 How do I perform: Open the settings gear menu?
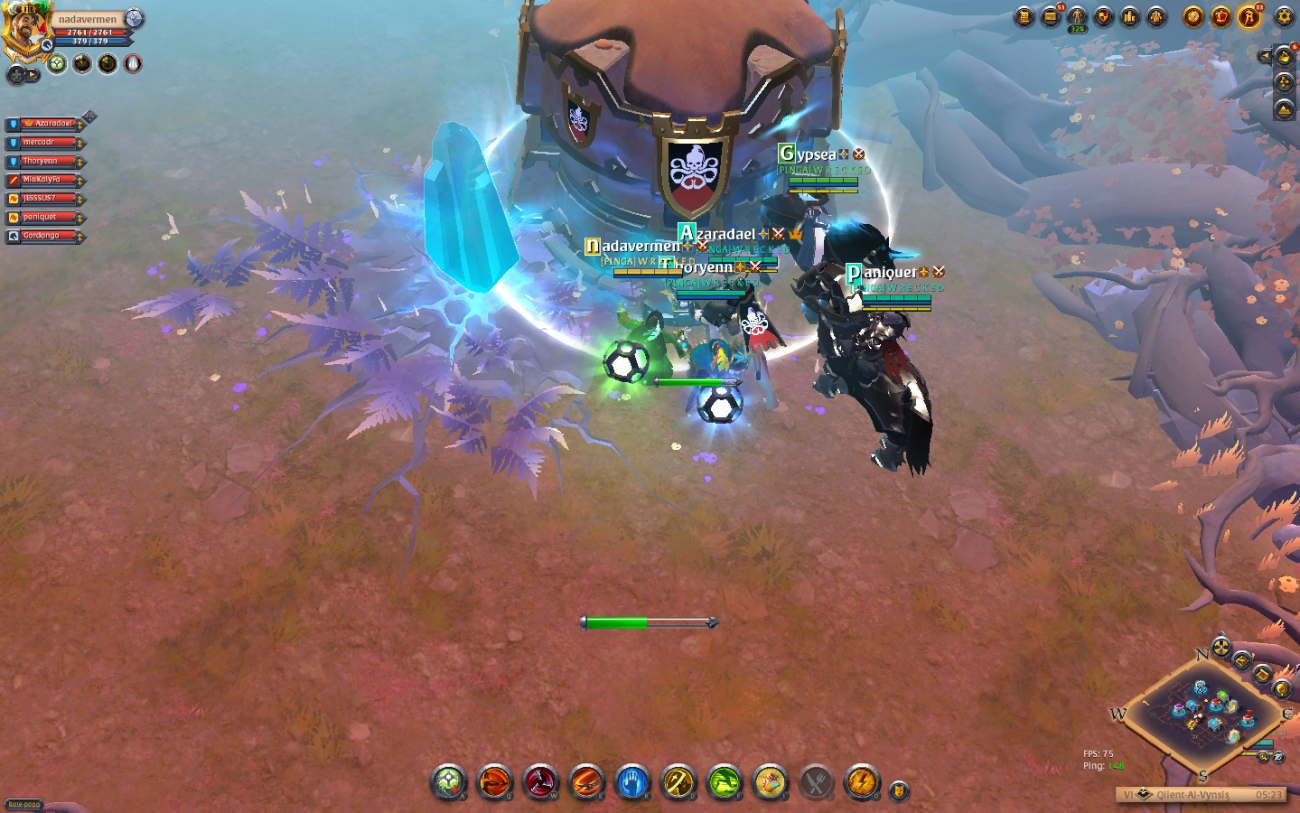[x=1283, y=17]
